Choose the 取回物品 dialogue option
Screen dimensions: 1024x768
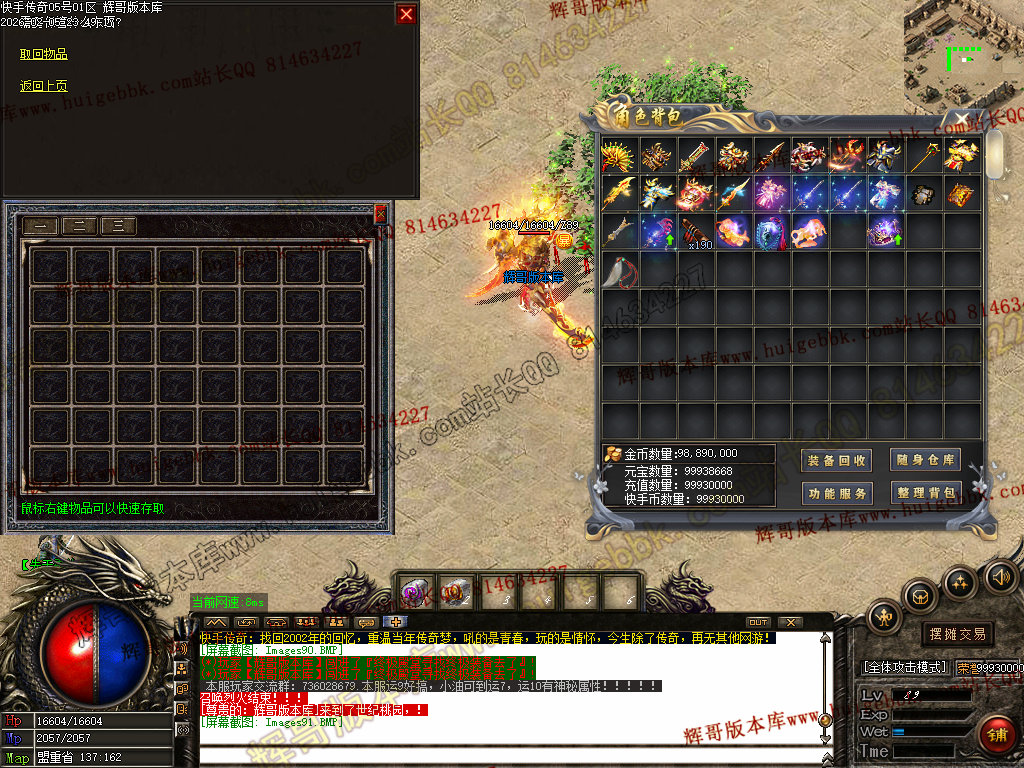[44, 54]
